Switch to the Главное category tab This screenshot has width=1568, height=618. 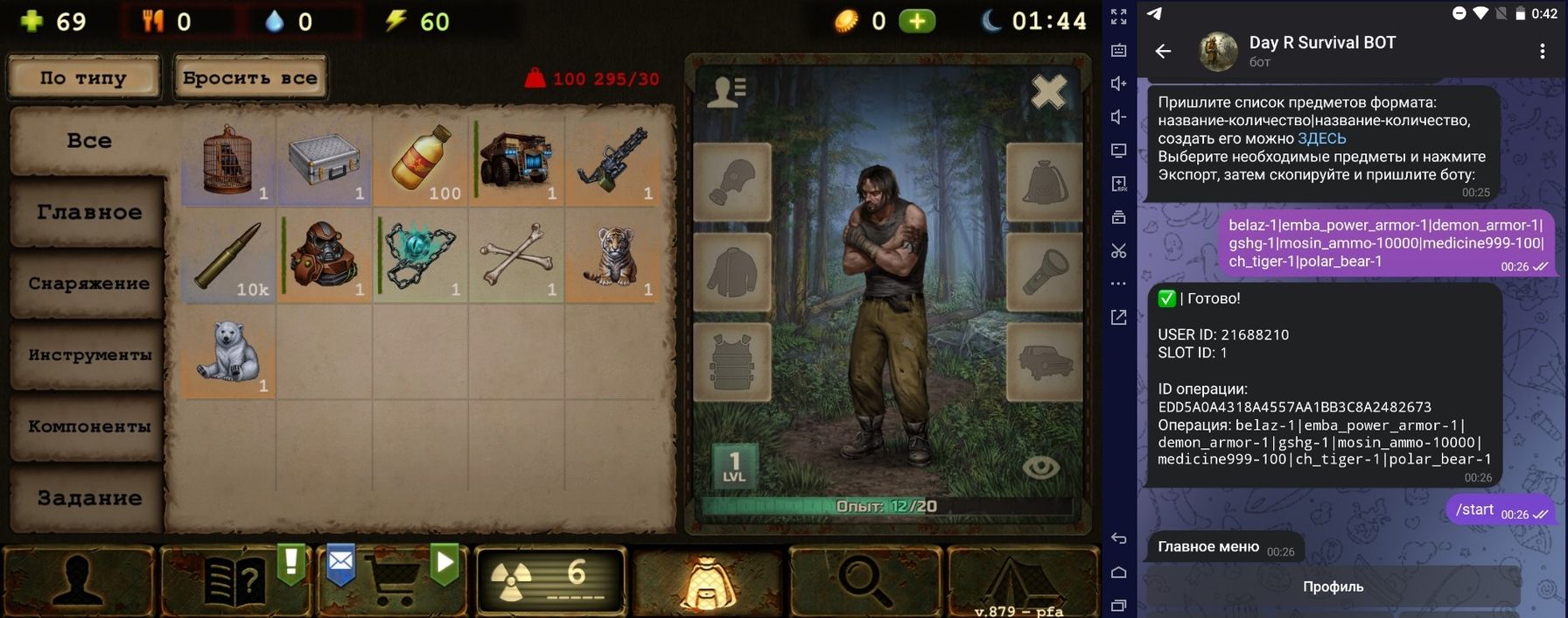88,212
